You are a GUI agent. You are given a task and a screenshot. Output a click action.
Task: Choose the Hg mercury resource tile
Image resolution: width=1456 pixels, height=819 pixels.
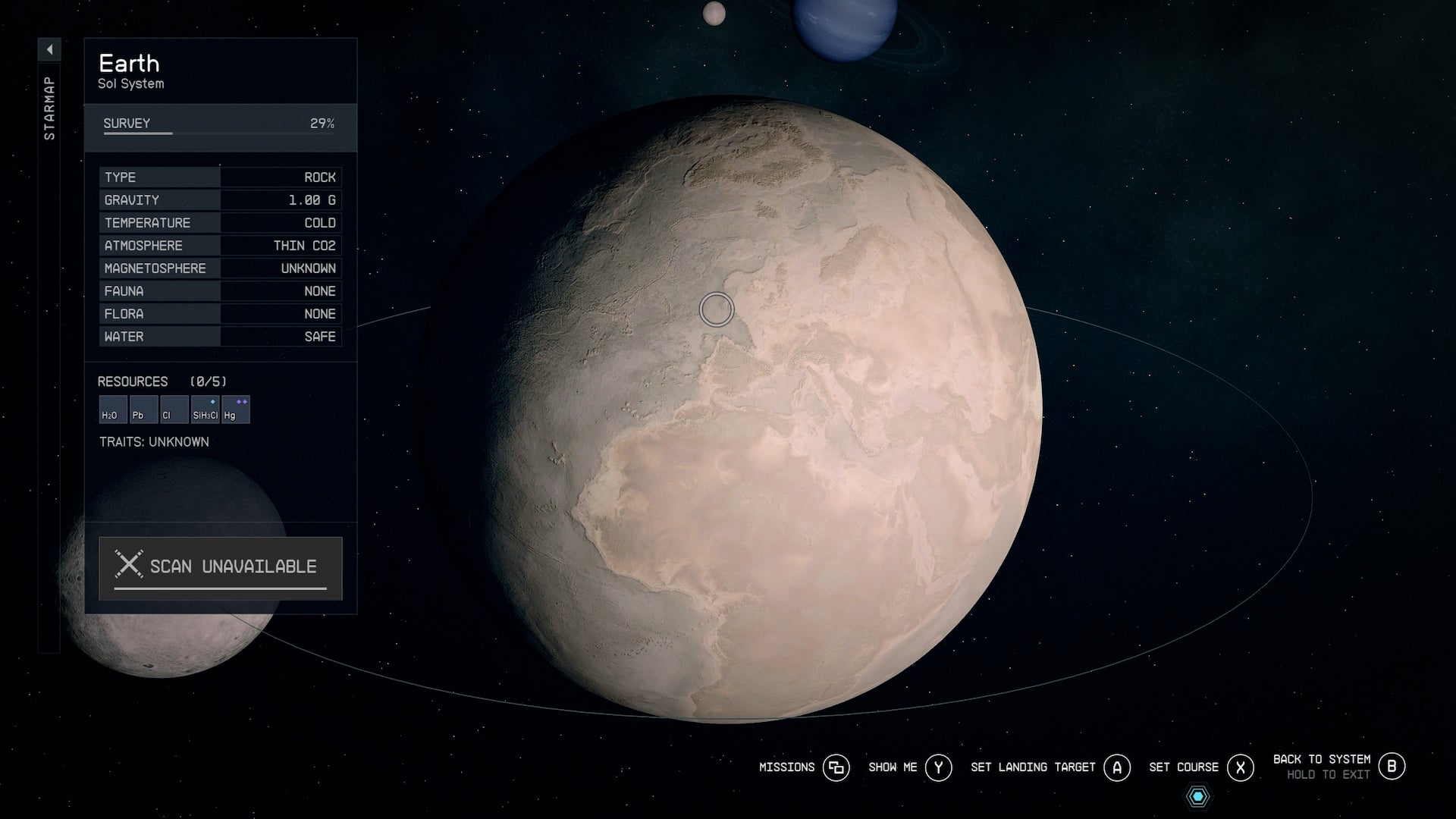click(x=235, y=409)
